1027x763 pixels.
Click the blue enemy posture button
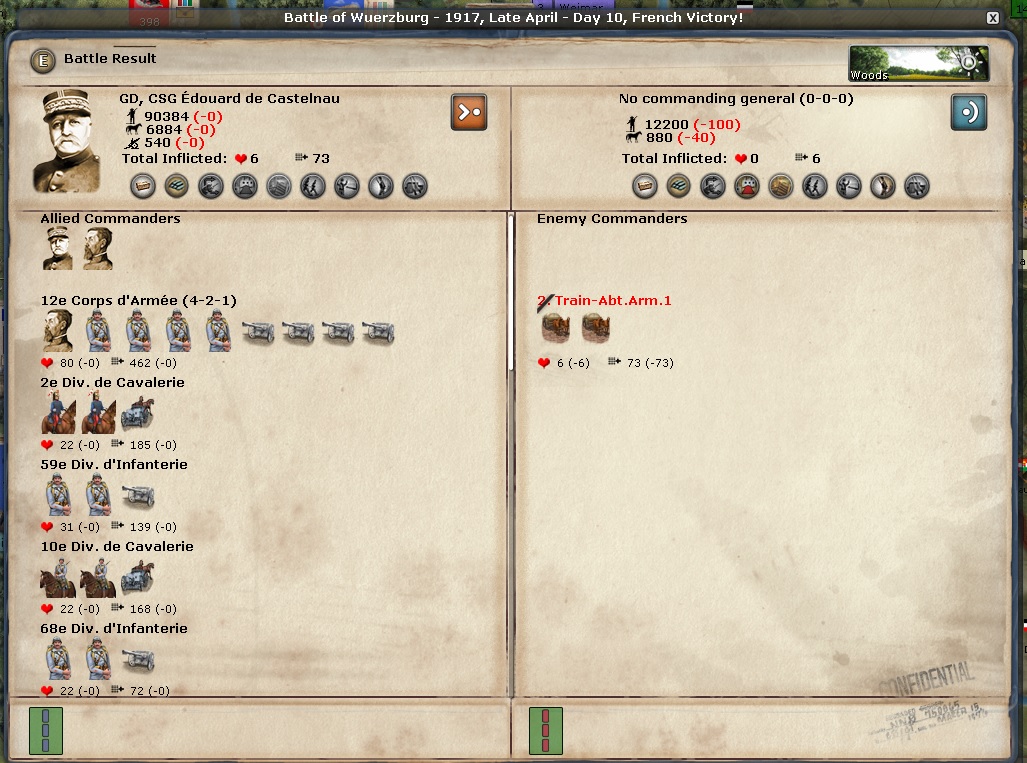[x=968, y=112]
